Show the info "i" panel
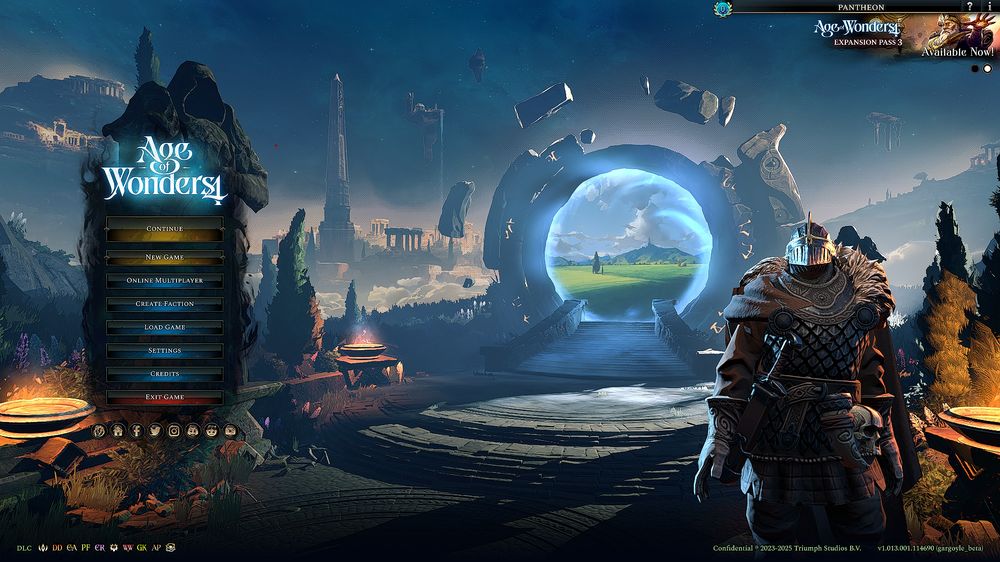 click(x=989, y=7)
